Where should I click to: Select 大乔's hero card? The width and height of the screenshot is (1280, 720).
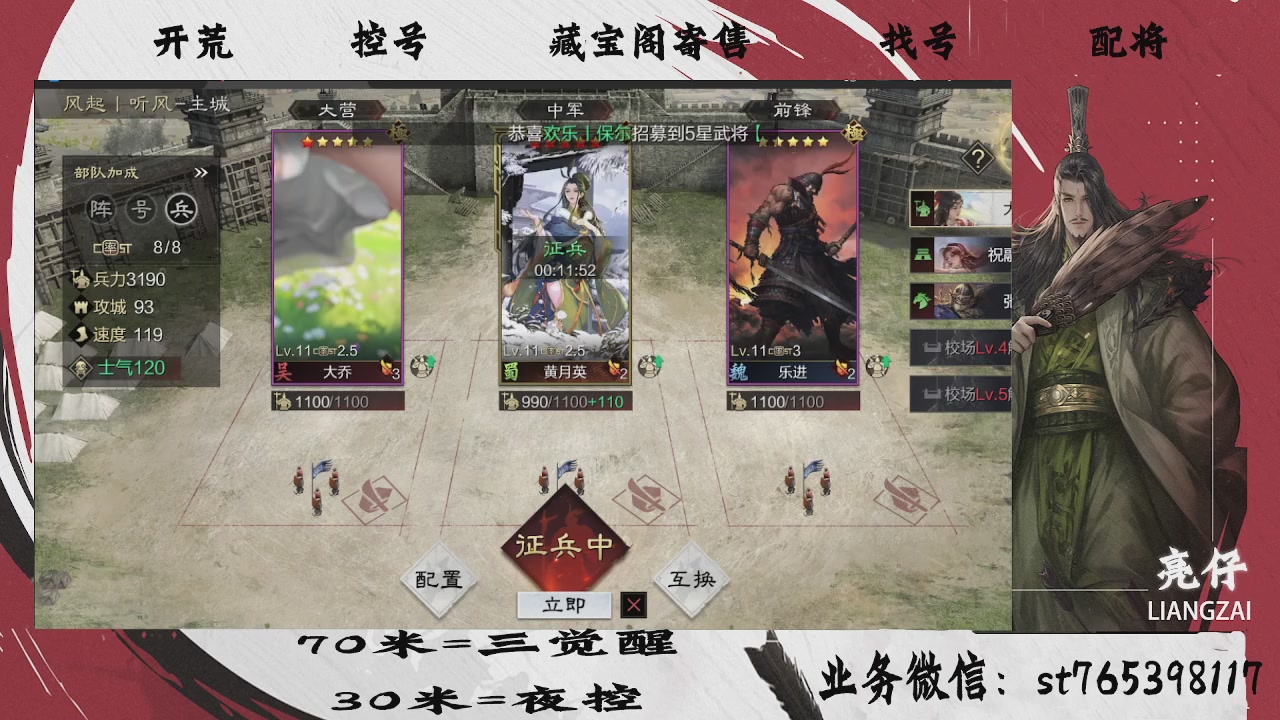tap(337, 260)
